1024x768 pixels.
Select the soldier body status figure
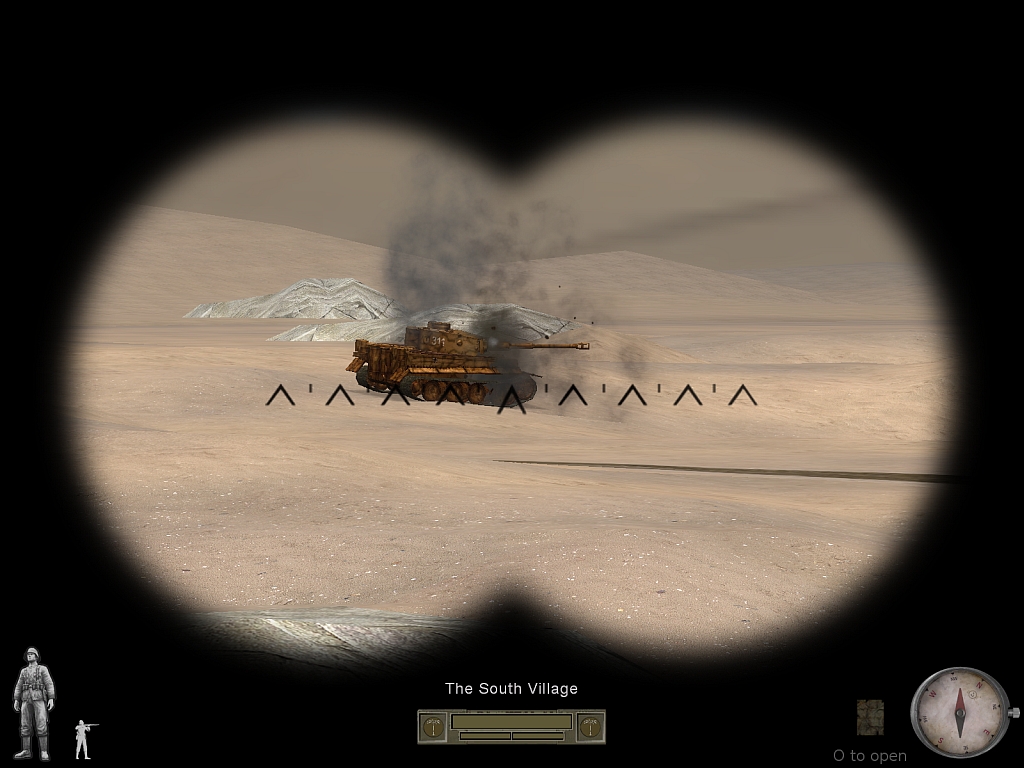[x=33, y=704]
